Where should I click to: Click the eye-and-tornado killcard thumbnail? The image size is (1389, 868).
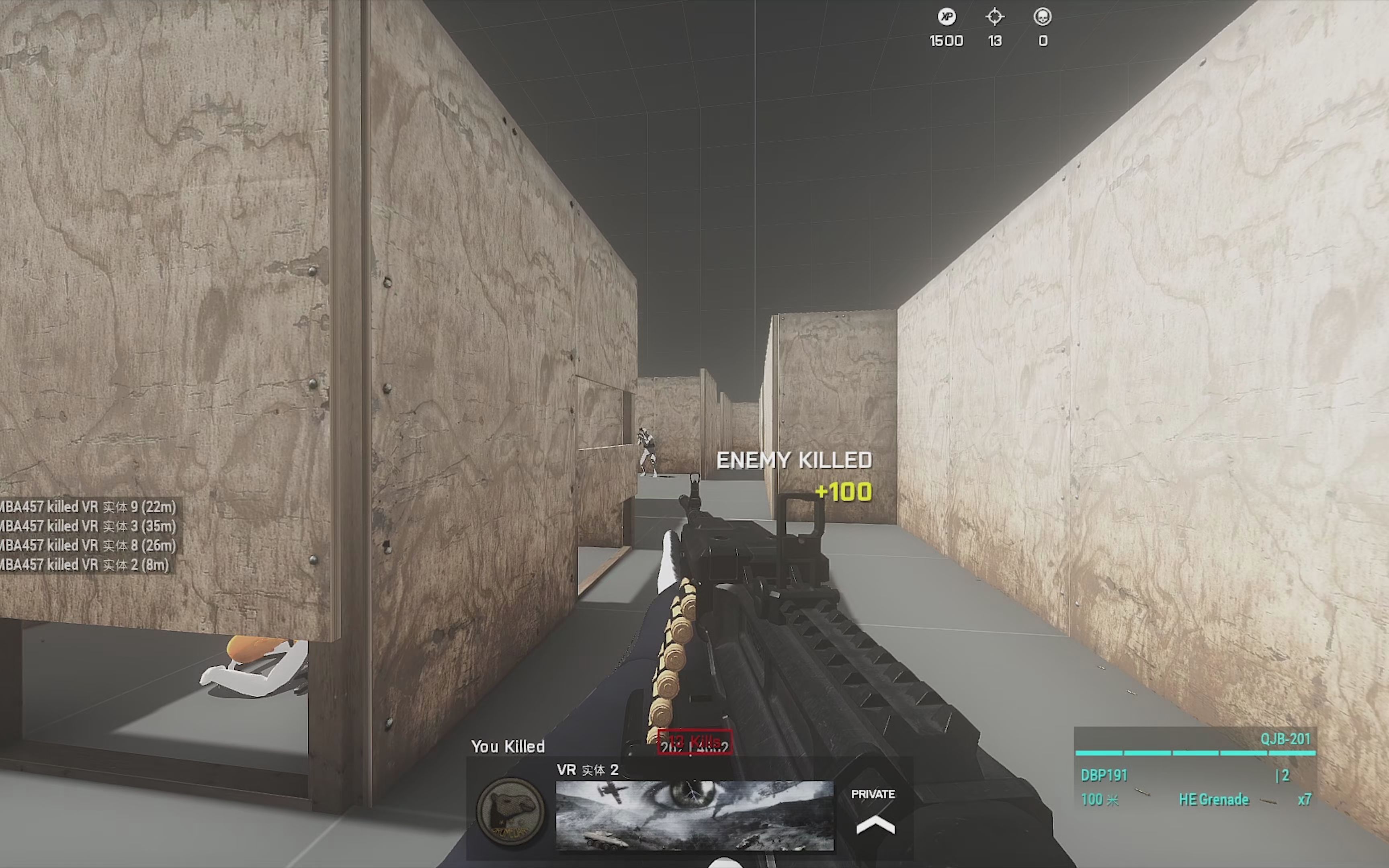click(694, 815)
